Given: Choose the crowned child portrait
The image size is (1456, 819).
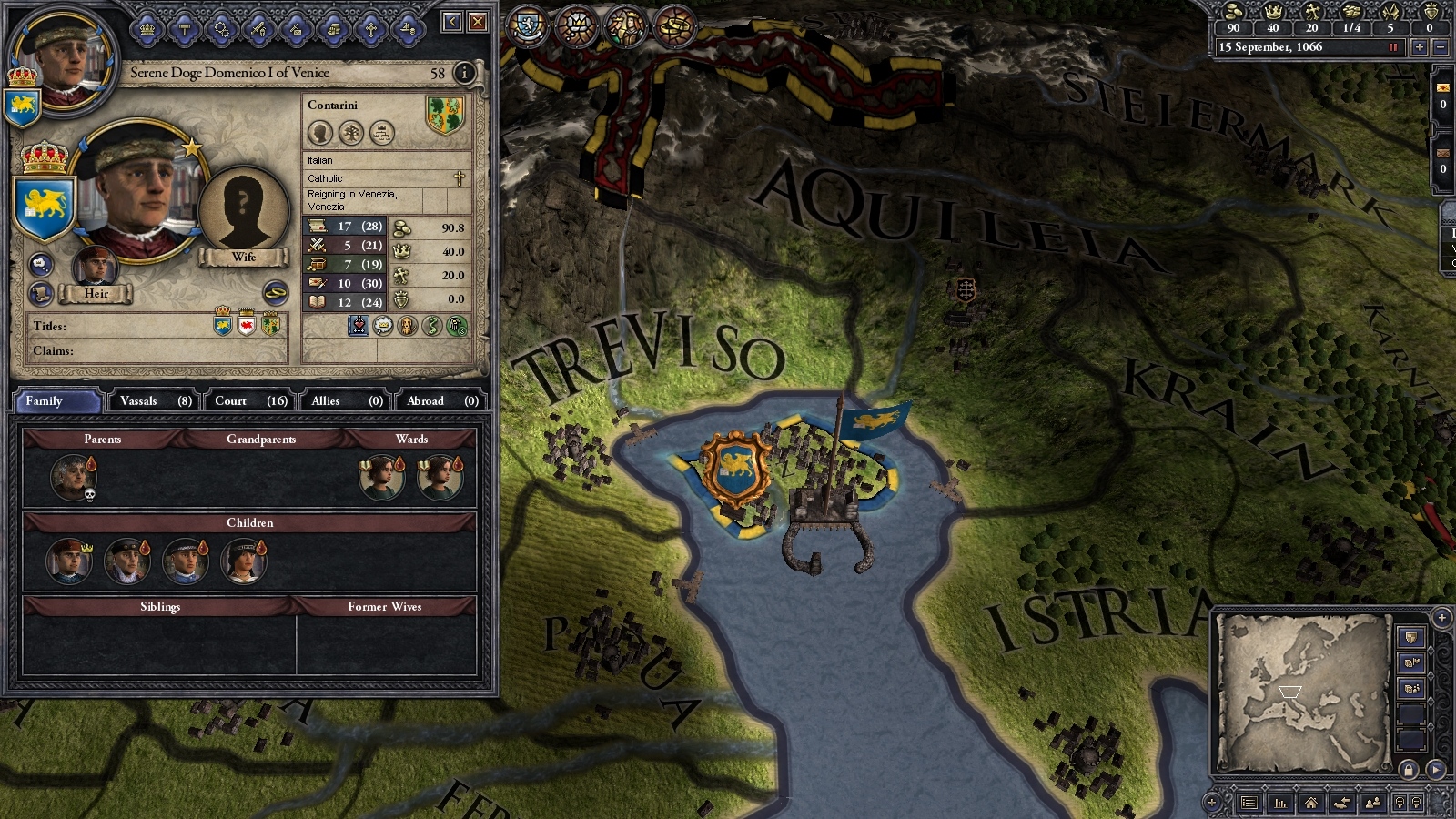Looking at the screenshot, I should 68,560.
